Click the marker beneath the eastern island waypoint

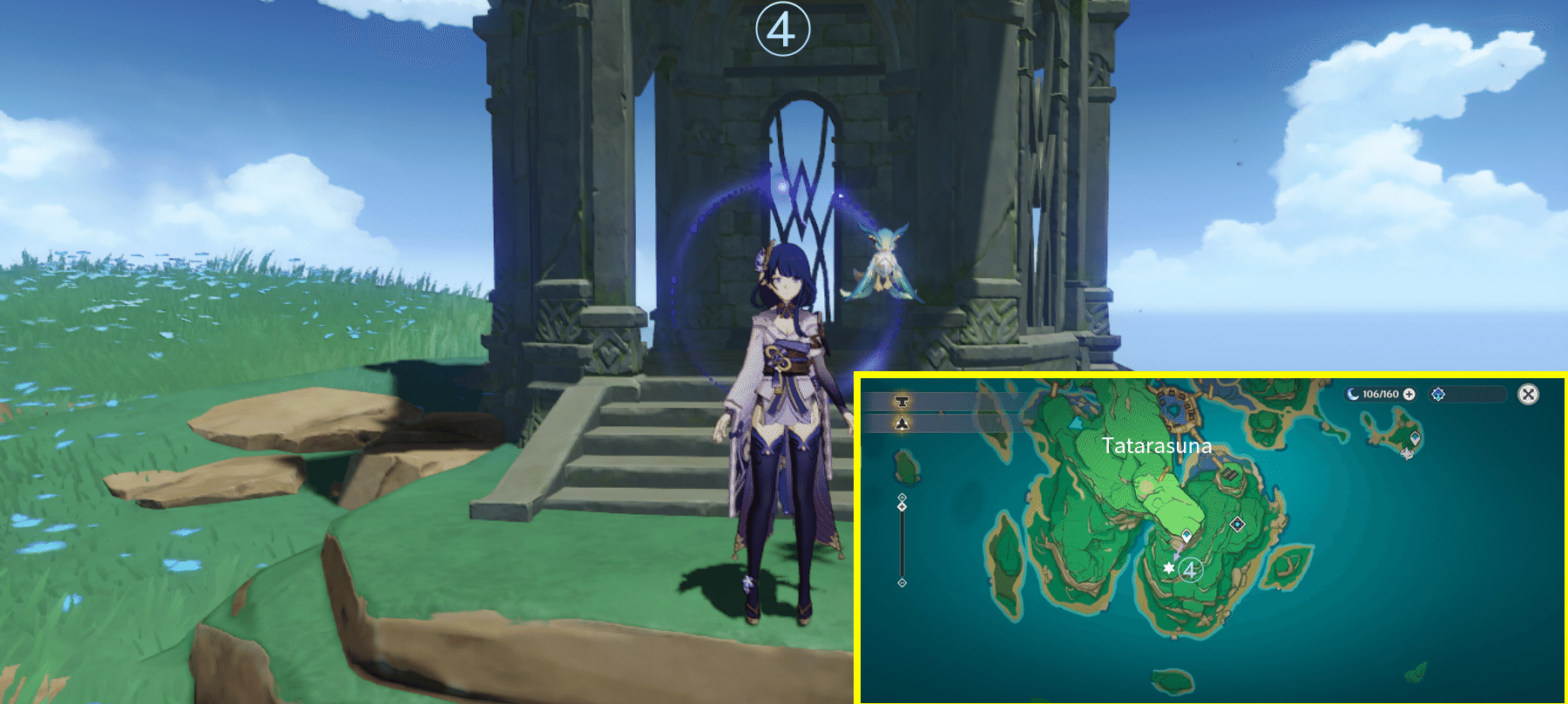[x=1407, y=454]
